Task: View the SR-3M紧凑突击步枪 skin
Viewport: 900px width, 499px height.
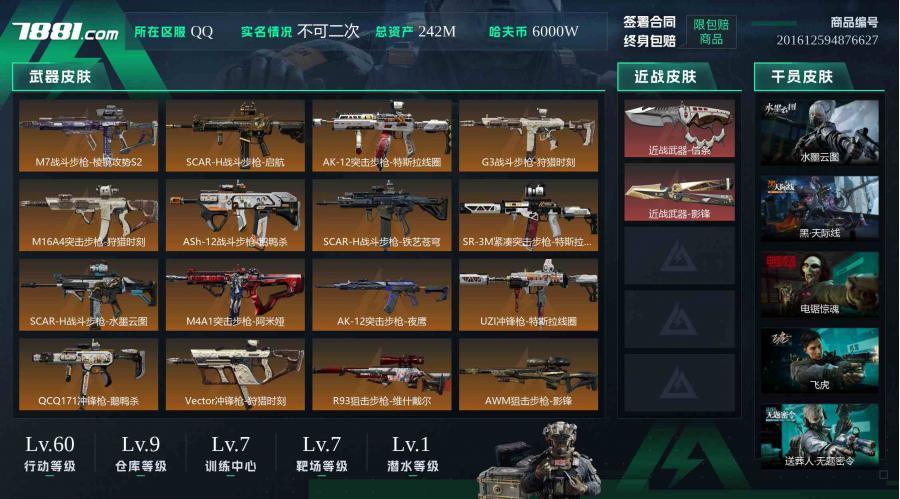Action: click(x=528, y=214)
